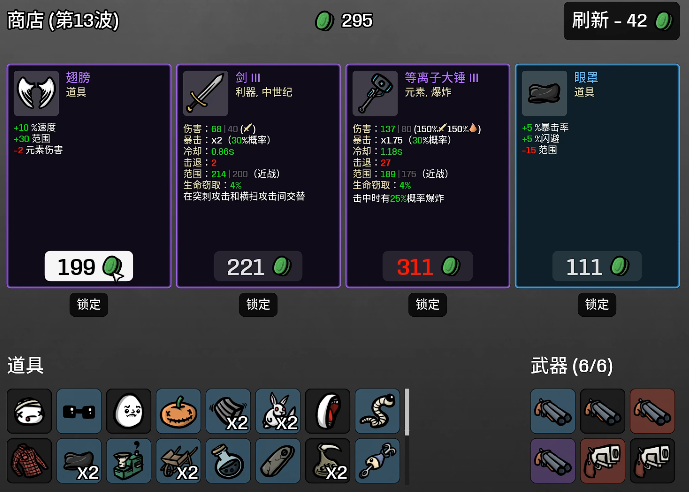This screenshot has height=492, width=689.
Task: Inspect the red plaid shirt item
Action: click(29, 461)
